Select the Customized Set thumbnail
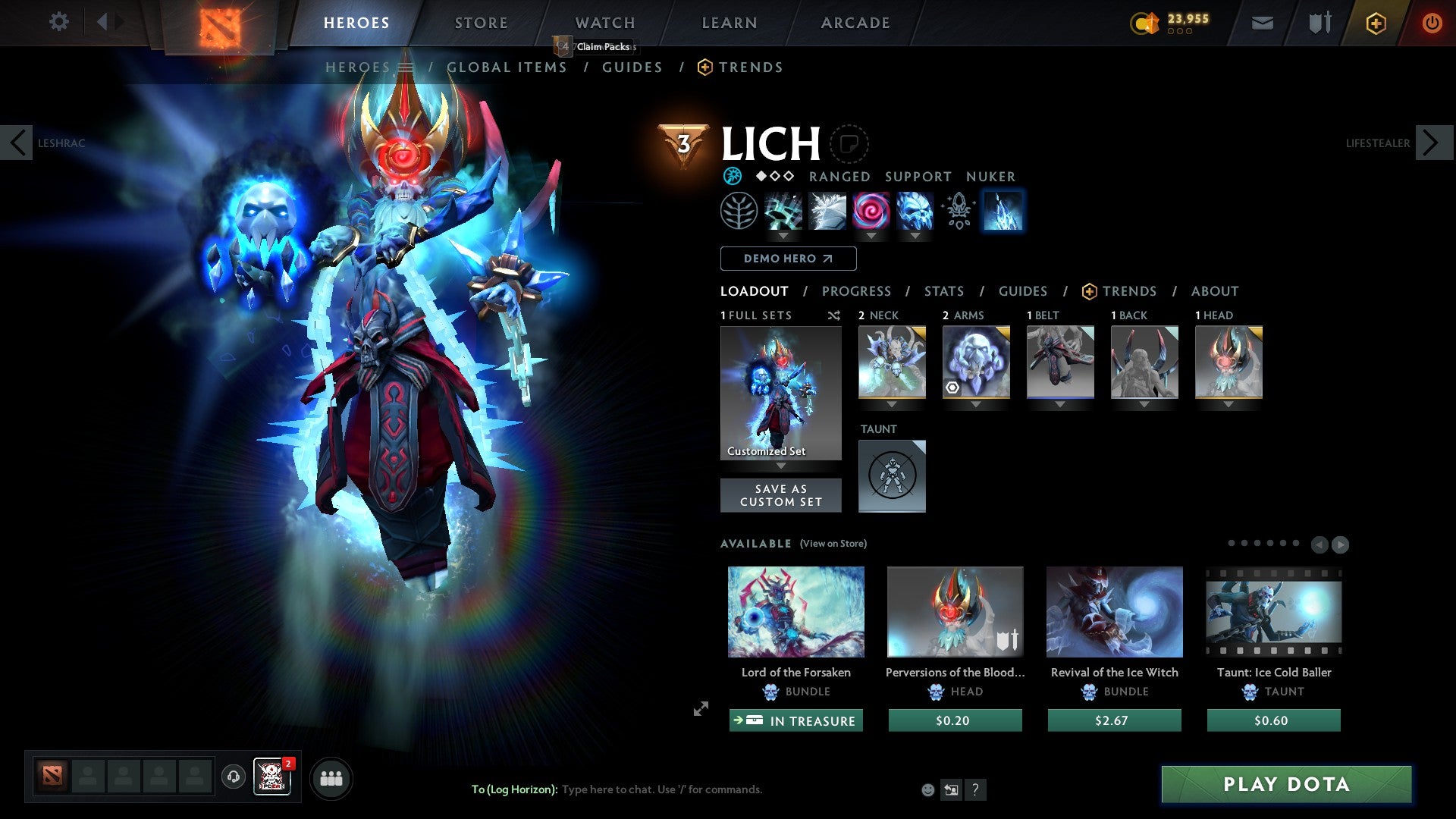 (780, 392)
